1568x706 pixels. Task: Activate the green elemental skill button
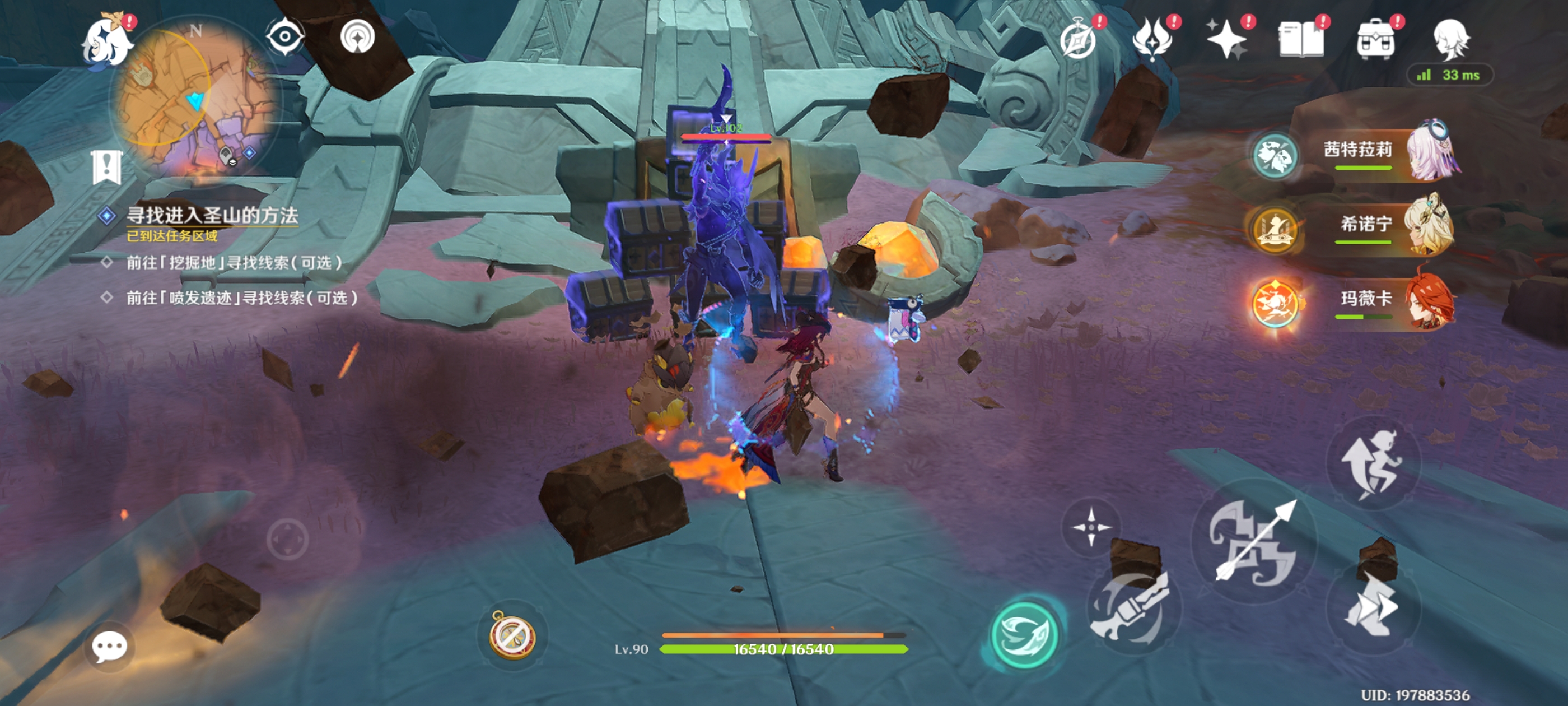click(x=1025, y=634)
